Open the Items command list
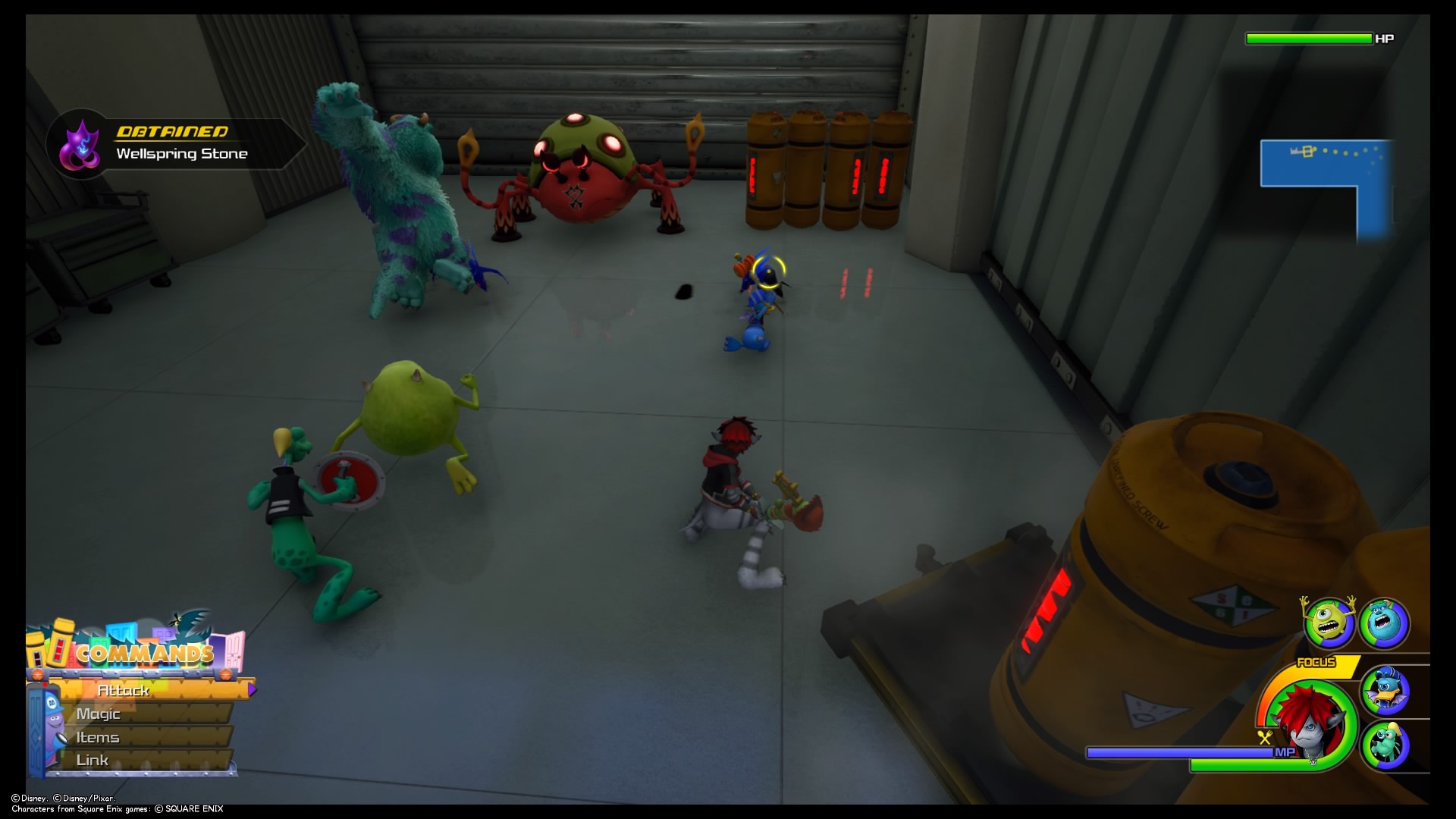The width and height of the screenshot is (1456, 819). pos(97,736)
